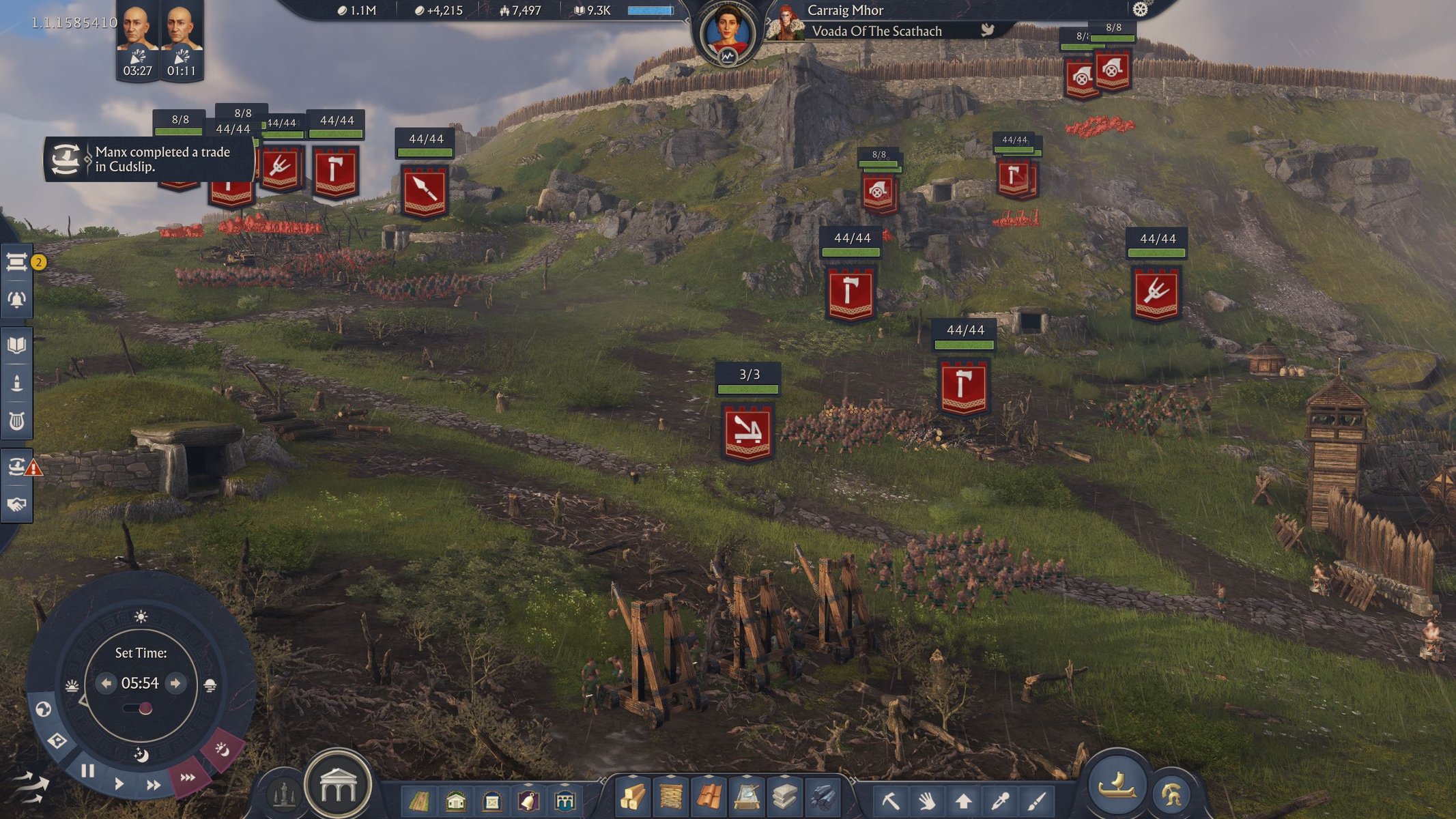The image size is (1456, 819).
Task: Set game to normal play speed
Action: click(x=119, y=783)
